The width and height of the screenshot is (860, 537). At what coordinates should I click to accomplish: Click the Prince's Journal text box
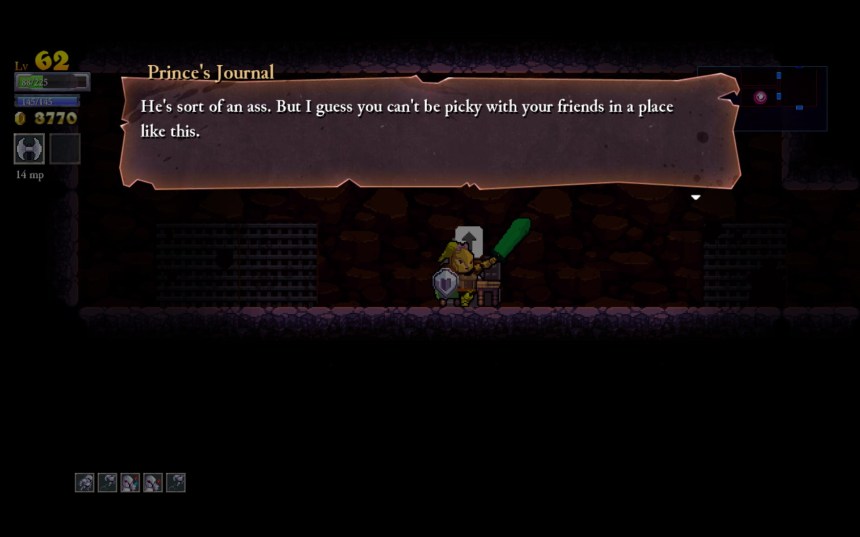[429, 130]
